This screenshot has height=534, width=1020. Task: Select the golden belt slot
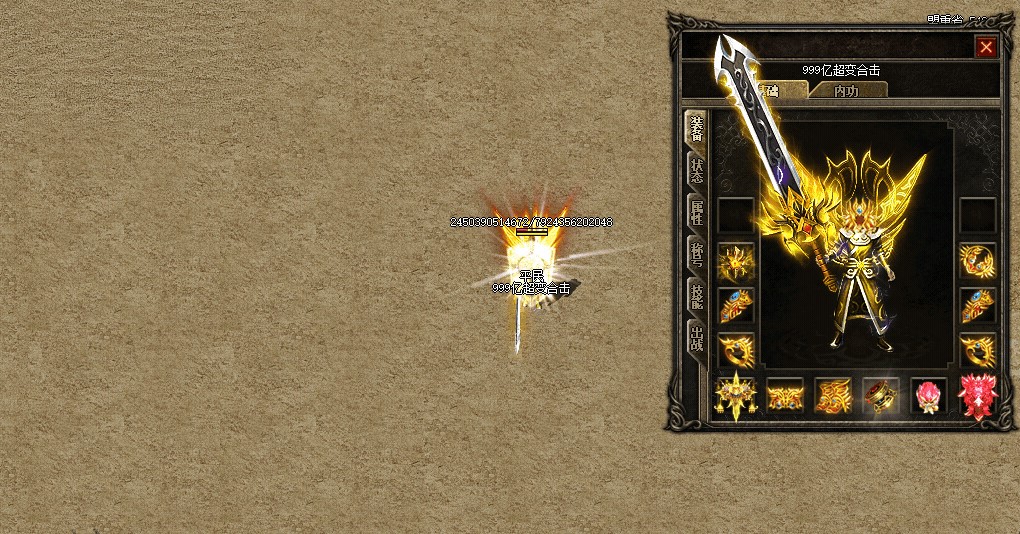coord(784,396)
